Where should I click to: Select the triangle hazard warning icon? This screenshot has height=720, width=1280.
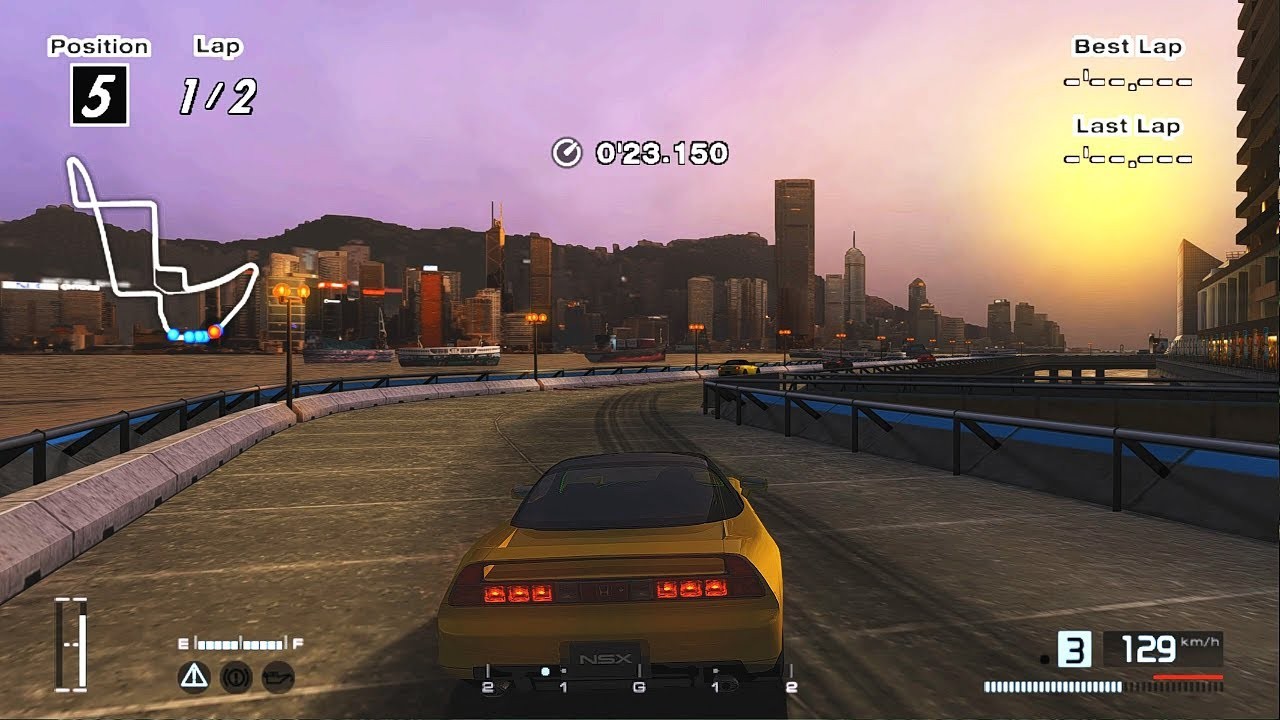193,677
